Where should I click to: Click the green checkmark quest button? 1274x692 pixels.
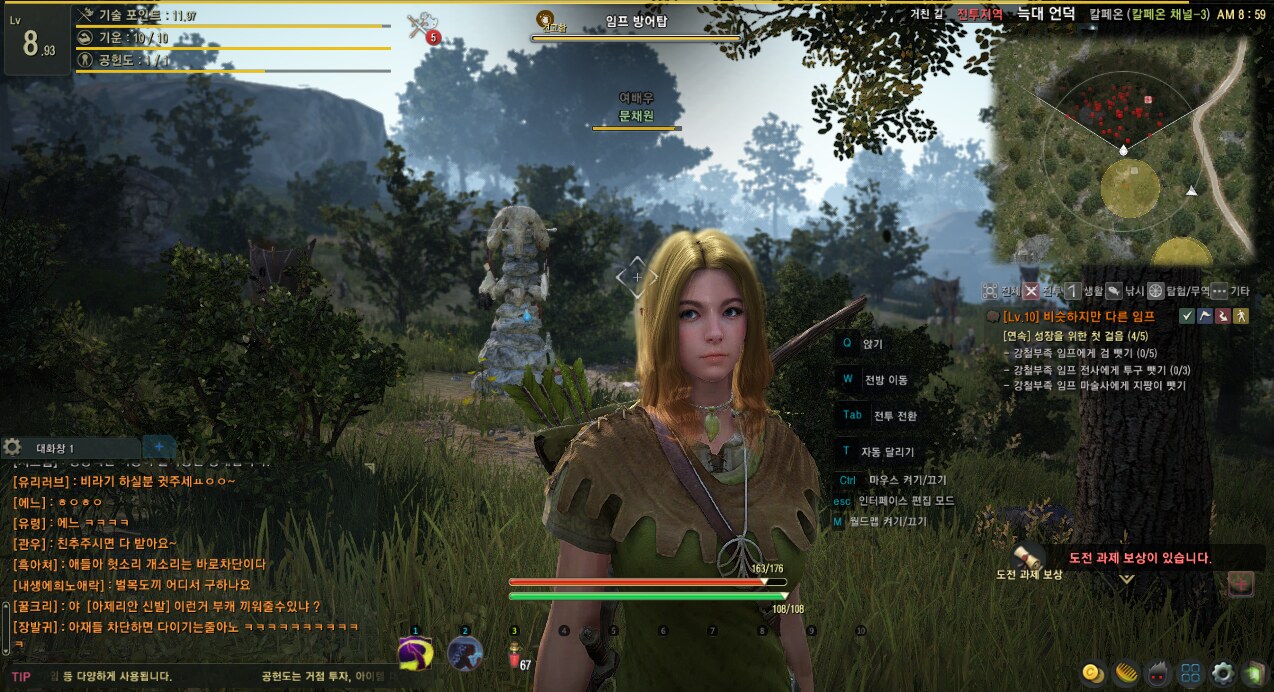click(x=1187, y=316)
